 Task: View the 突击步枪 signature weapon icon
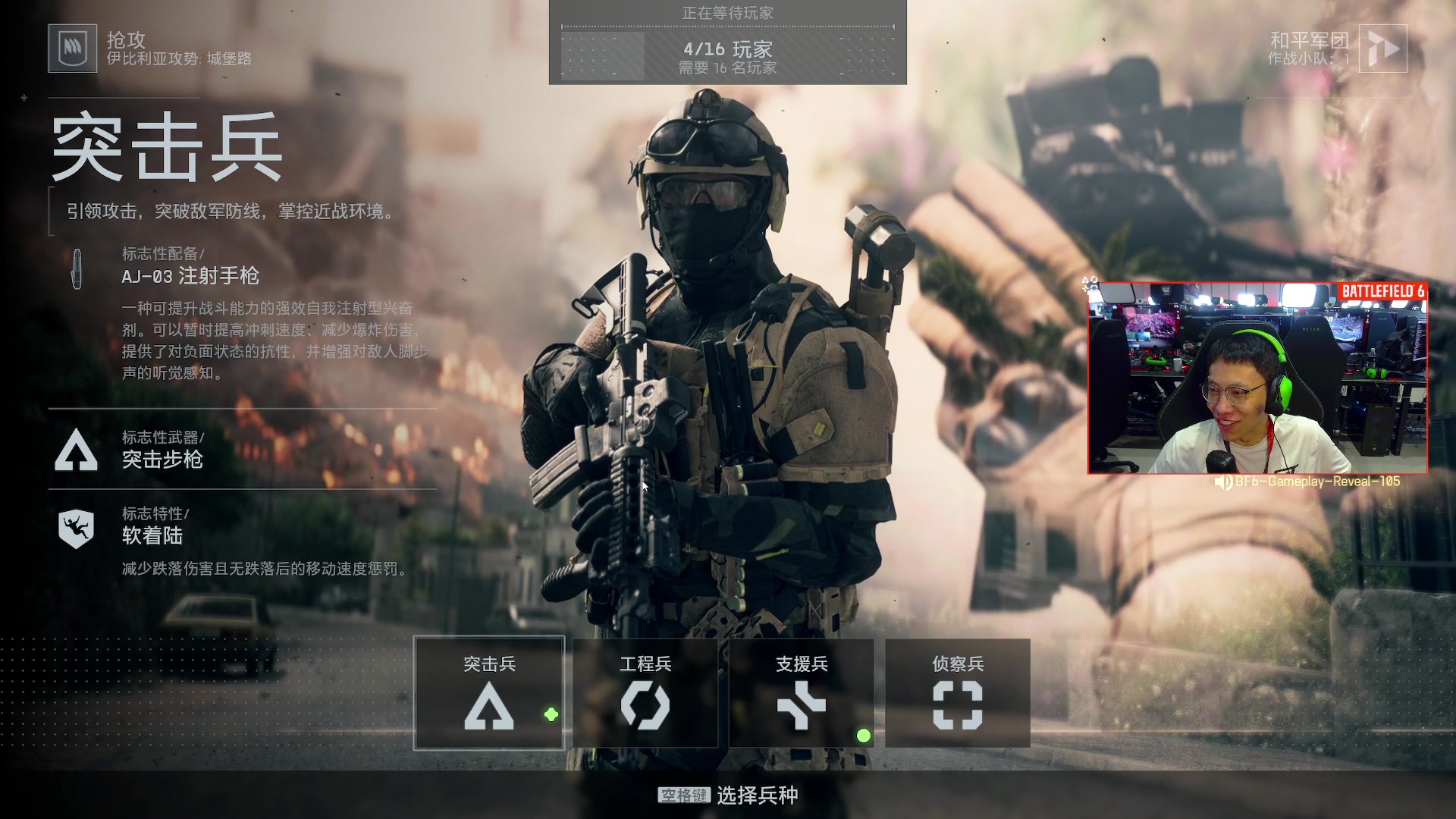click(x=77, y=450)
